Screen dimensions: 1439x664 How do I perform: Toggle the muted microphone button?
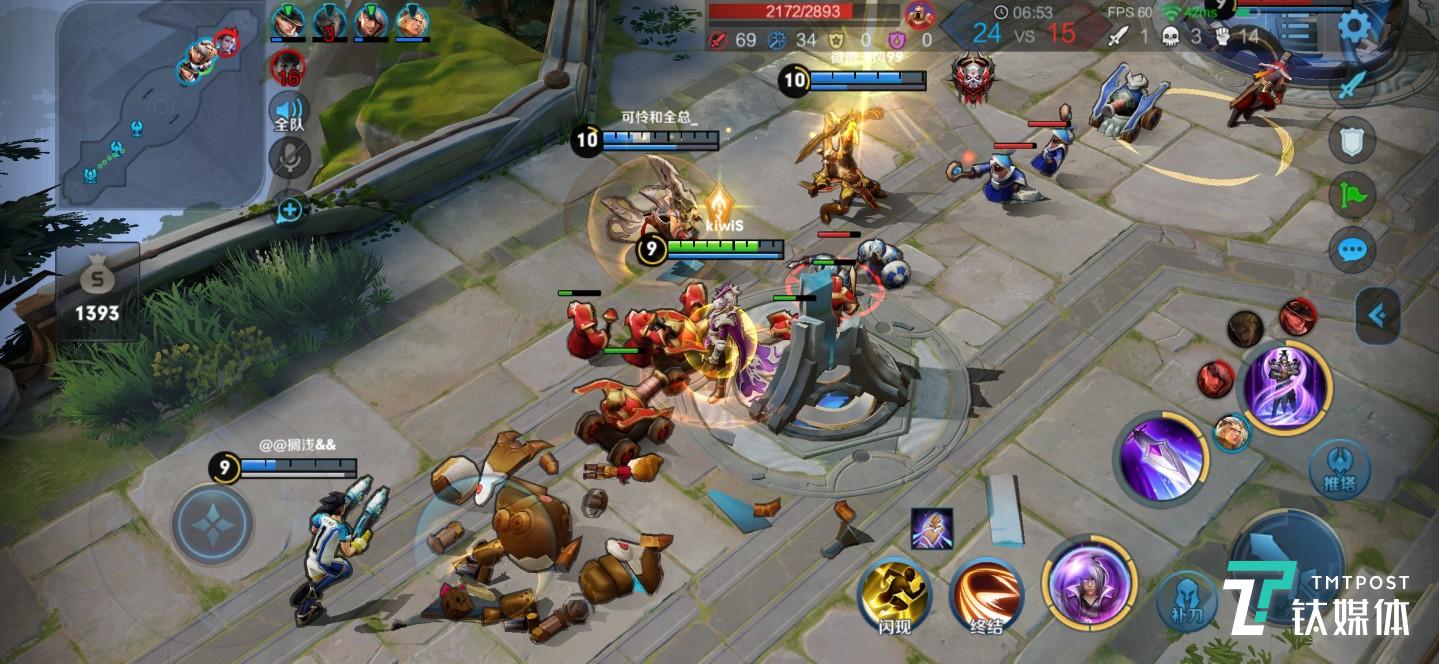coord(290,158)
